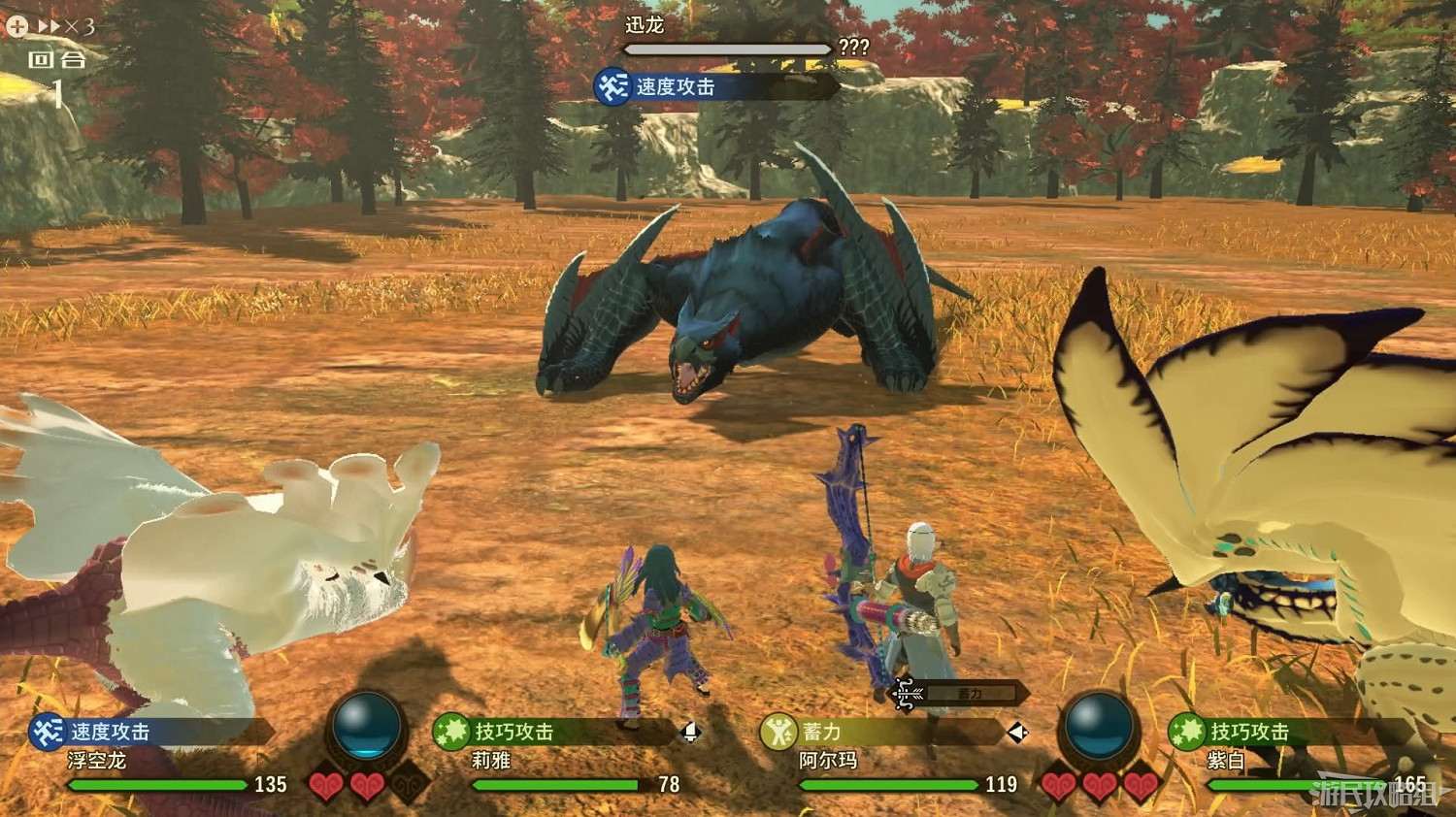Toggle the white feather marker on 莉雅's action bar
This screenshot has height=817, width=1456.
click(691, 732)
